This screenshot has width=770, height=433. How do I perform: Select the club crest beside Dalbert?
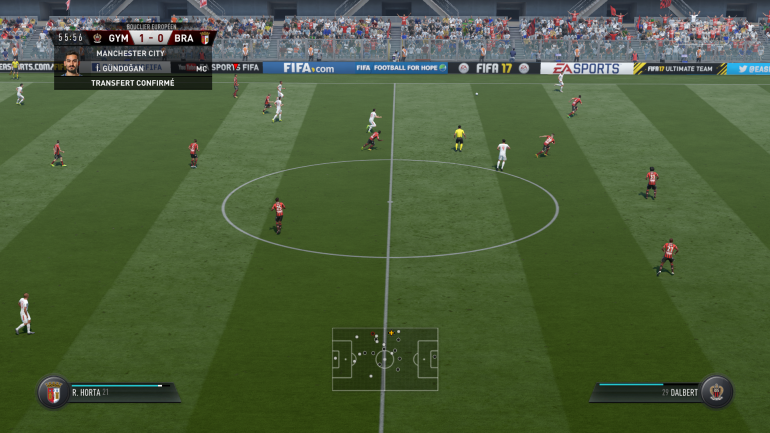715,391
